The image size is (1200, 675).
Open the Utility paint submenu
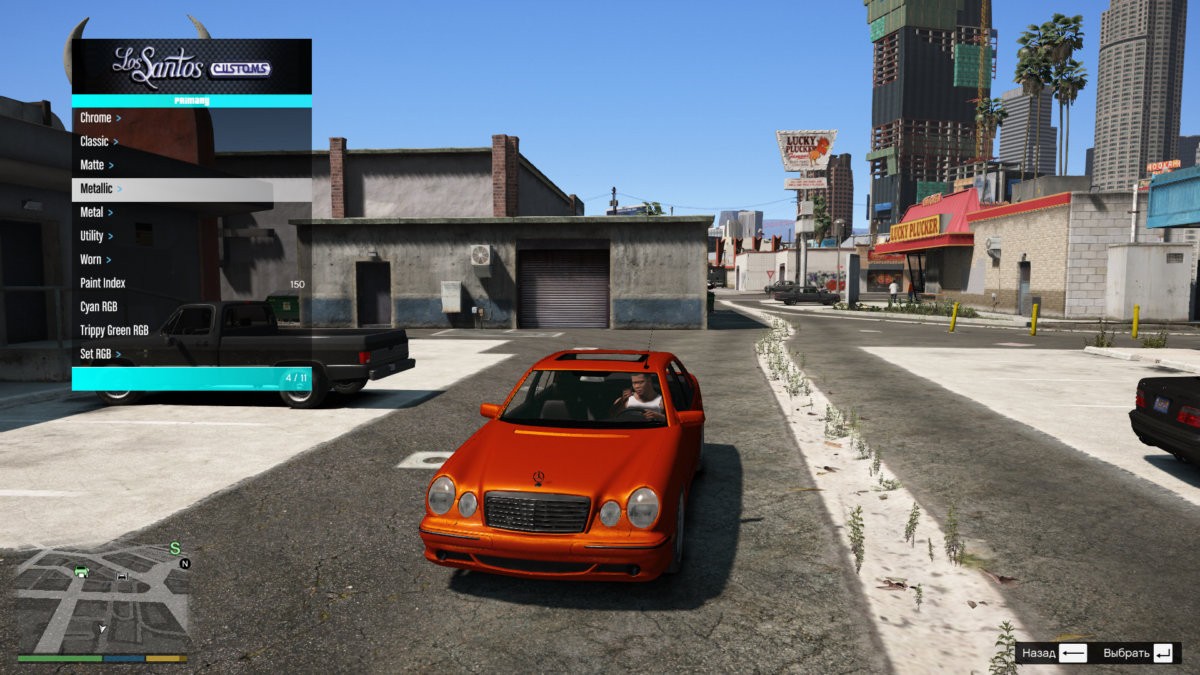190,236
